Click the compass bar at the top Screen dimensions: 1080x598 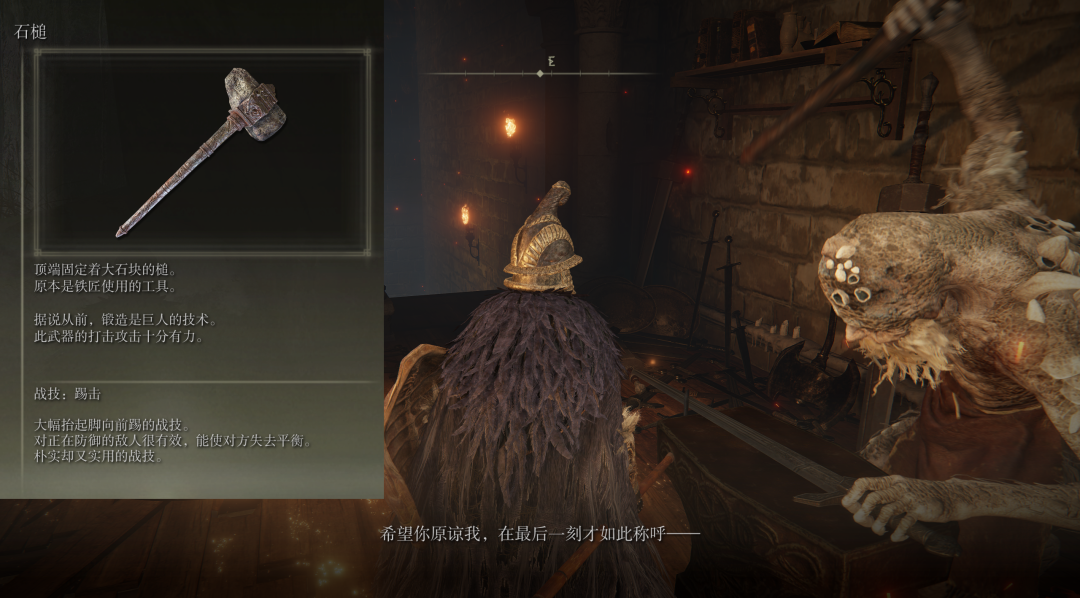pos(541,73)
